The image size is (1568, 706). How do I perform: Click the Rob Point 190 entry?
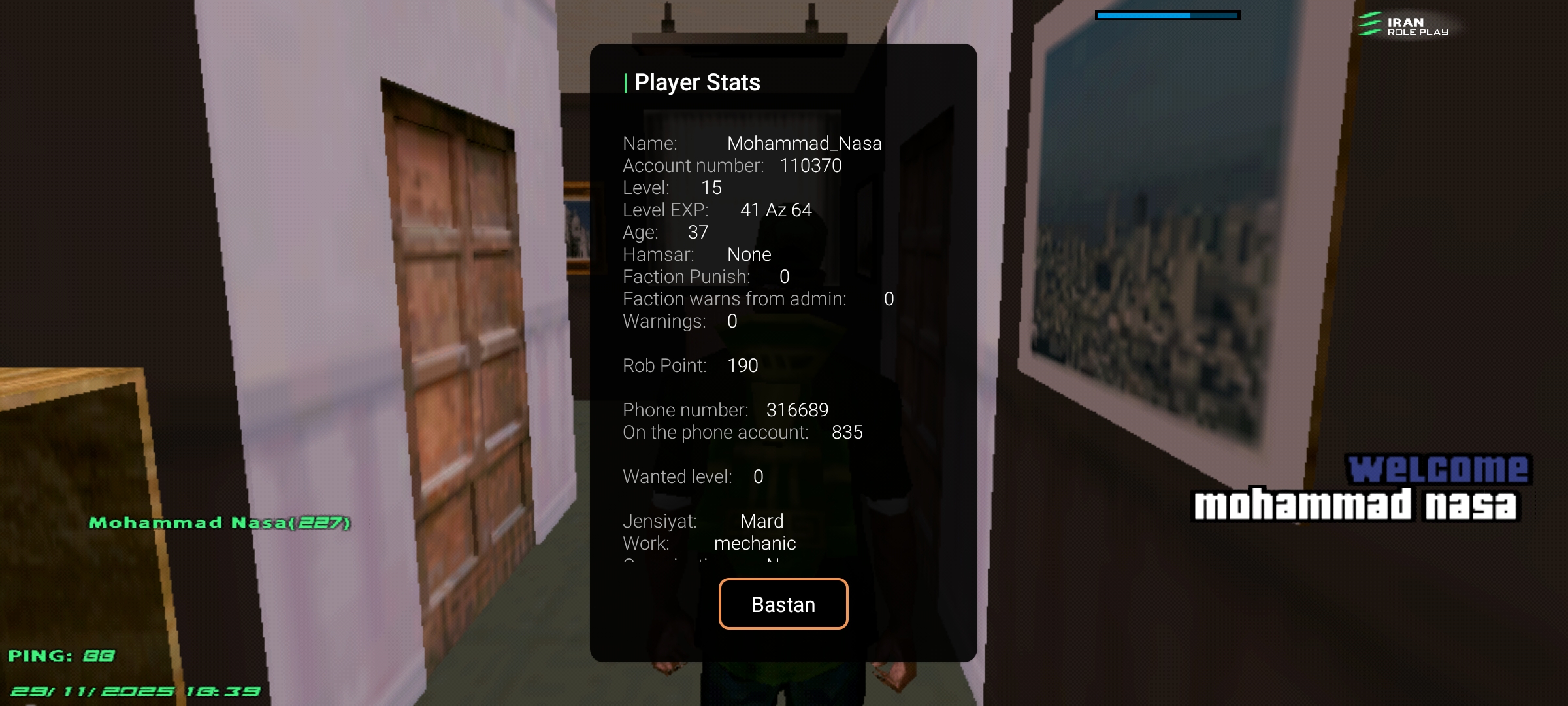[690, 365]
